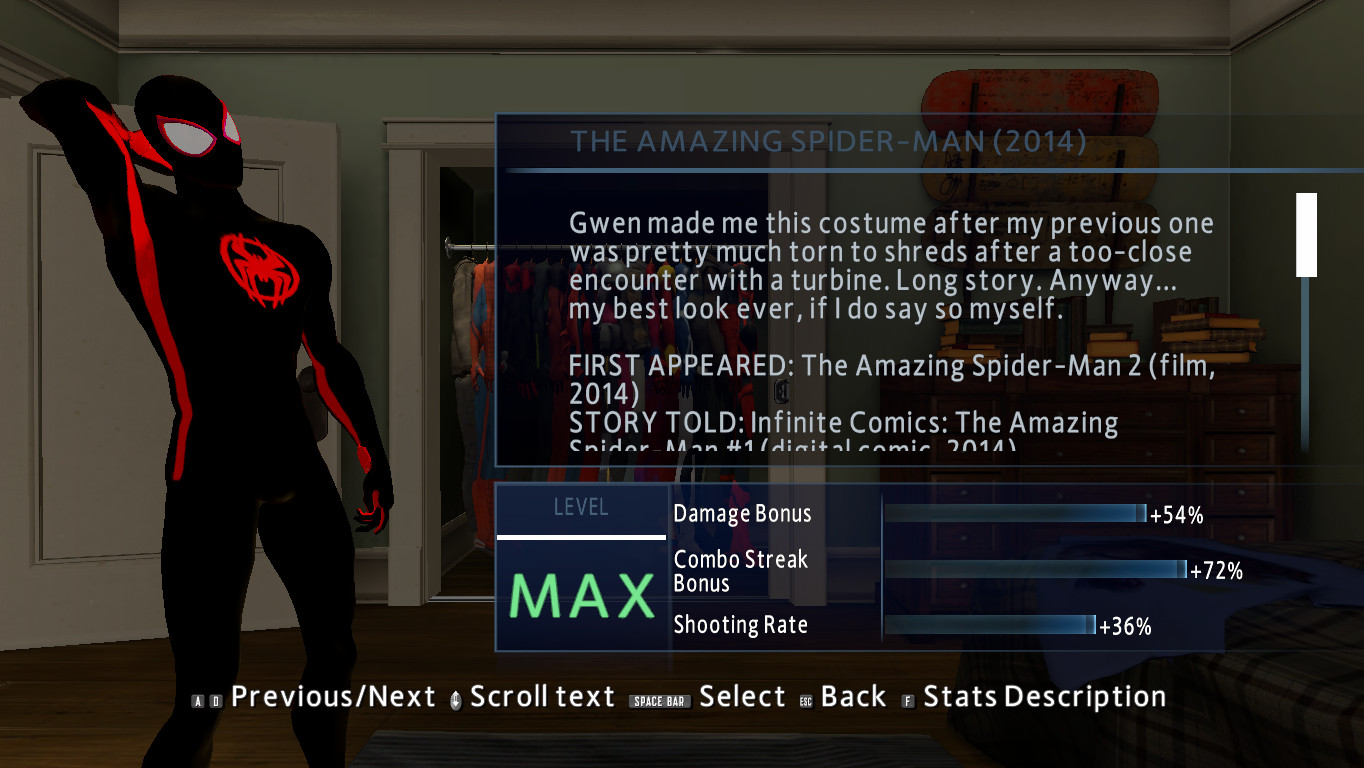Click the Scroll text label

coord(541,696)
